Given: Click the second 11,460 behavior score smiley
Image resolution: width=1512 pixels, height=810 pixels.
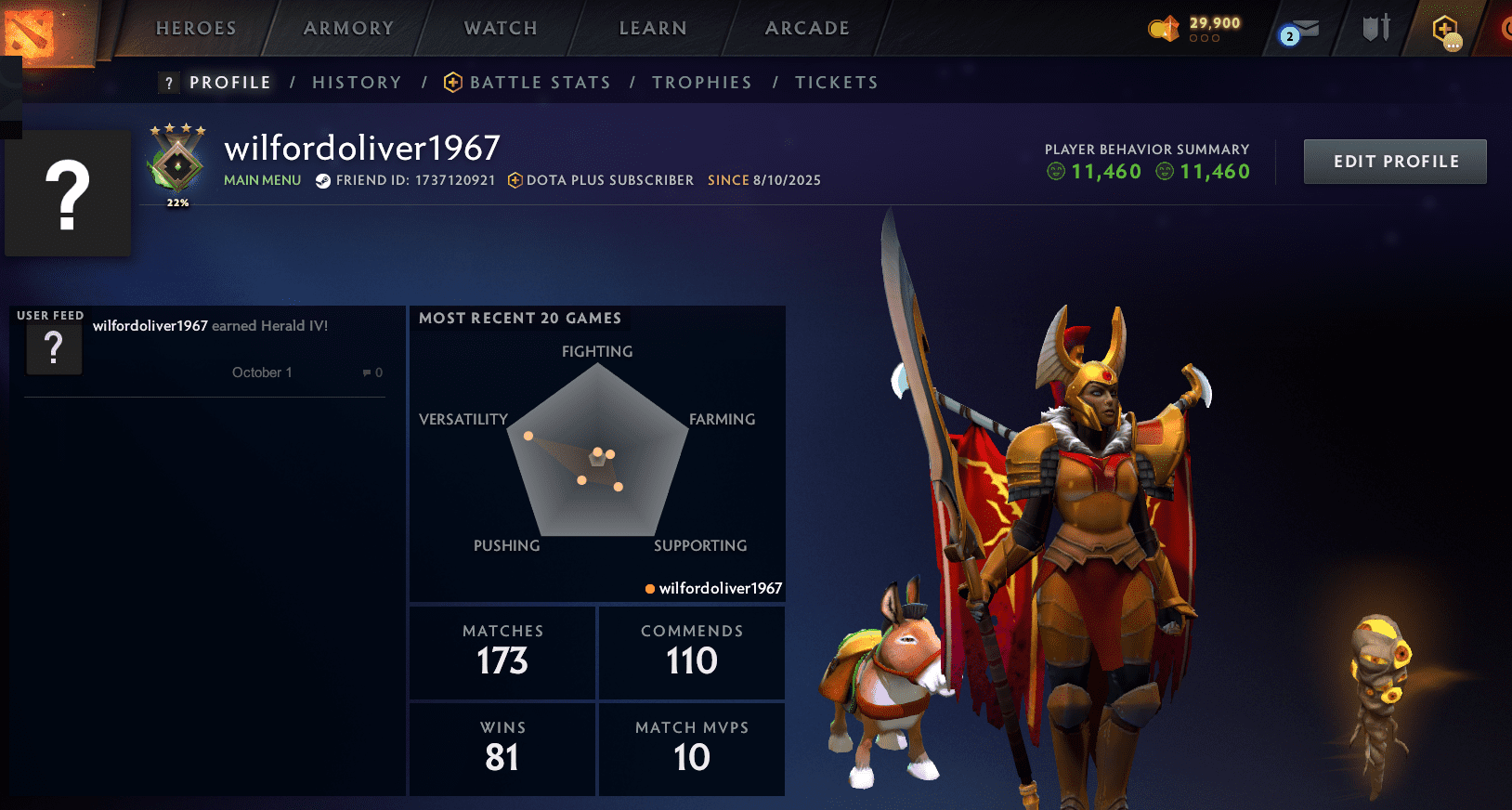Looking at the screenshot, I should click(1164, 172).
